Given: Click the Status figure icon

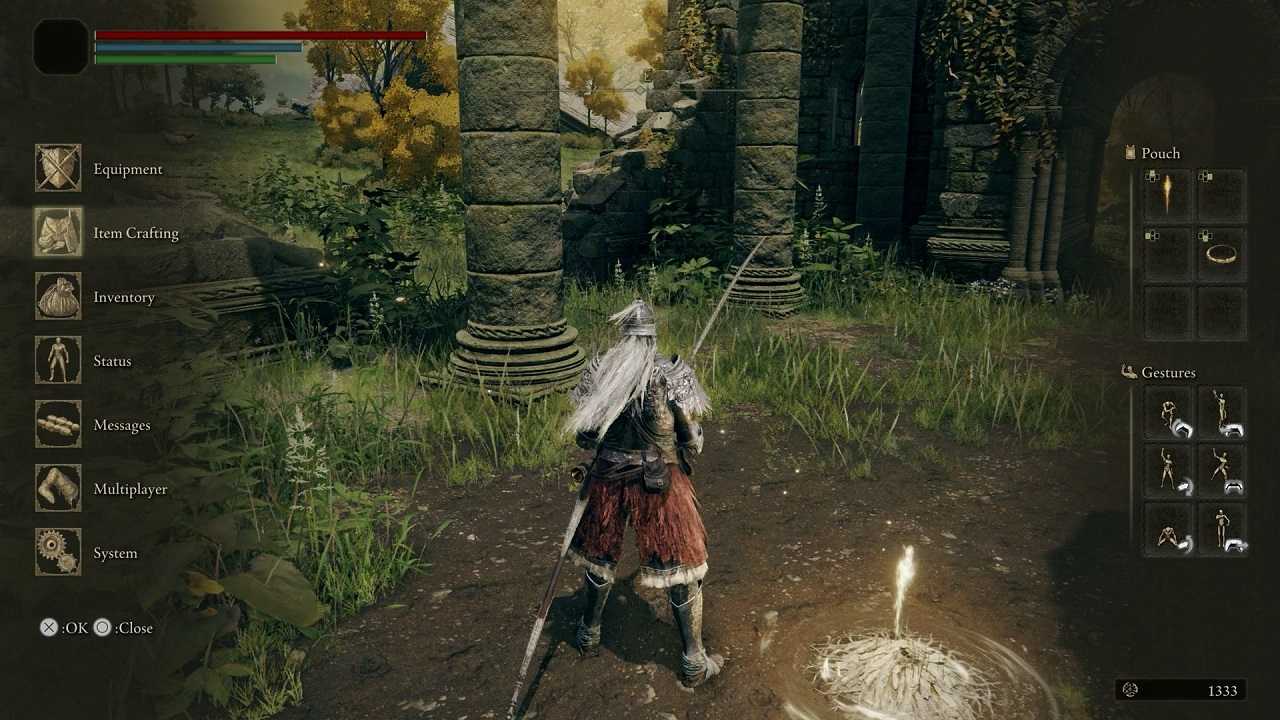Looking at the screenshot, I should (58, 361).
